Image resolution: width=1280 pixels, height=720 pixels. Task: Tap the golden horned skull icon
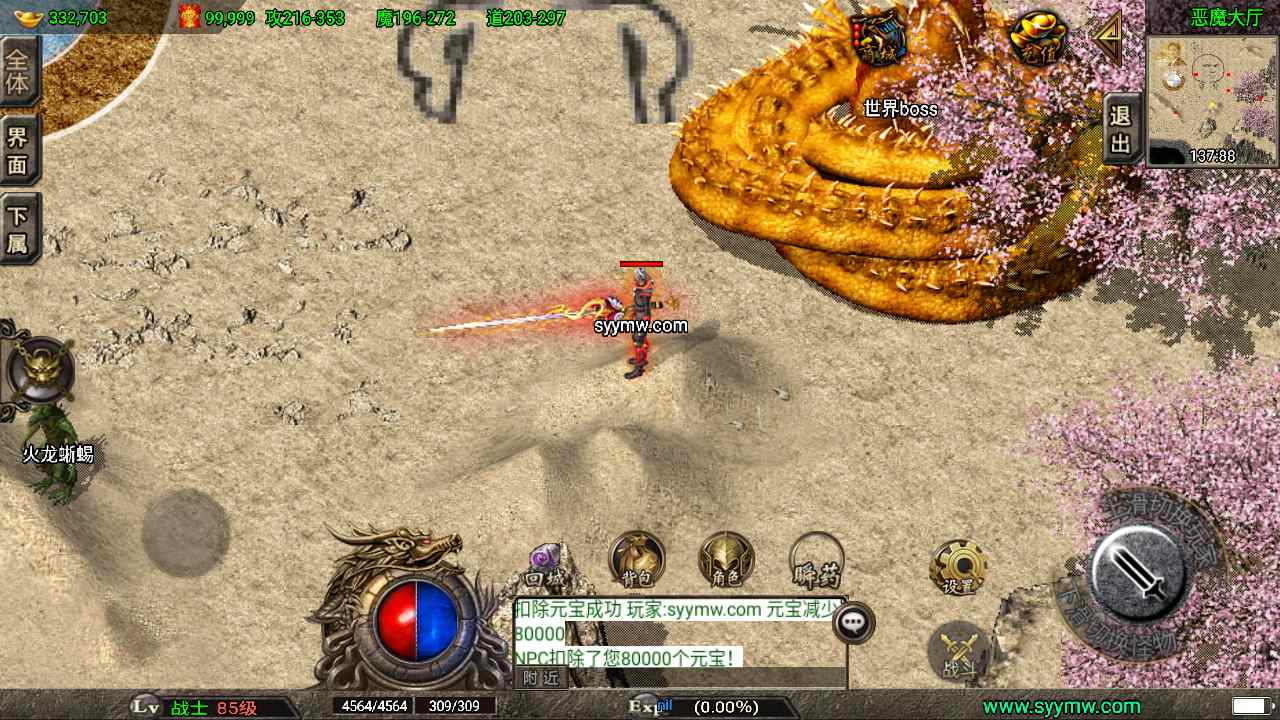[40, 369]
